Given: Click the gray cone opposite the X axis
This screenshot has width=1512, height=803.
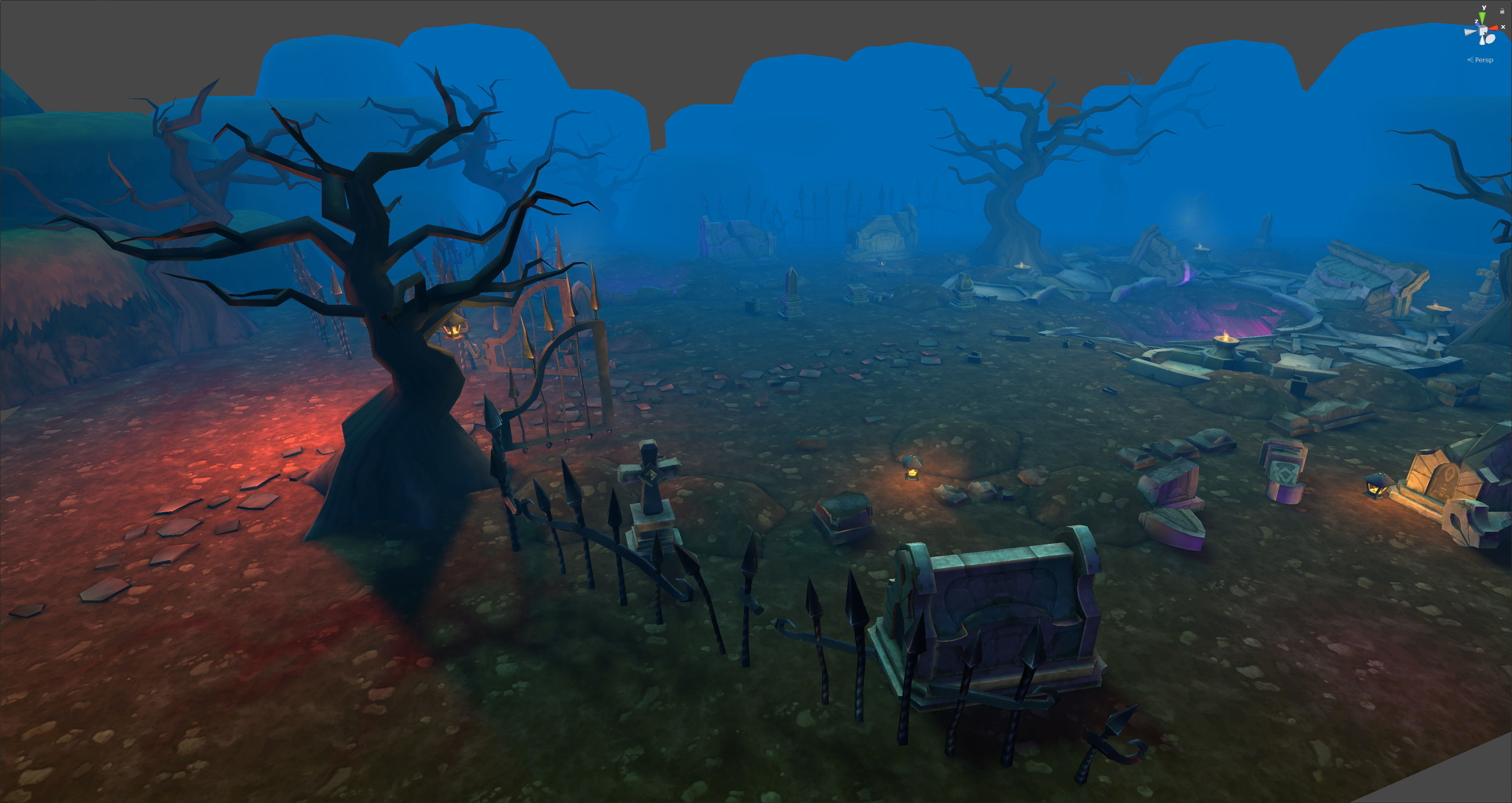Looking at the screenshot, I should pyautogui.click(x=1470, y=32).
